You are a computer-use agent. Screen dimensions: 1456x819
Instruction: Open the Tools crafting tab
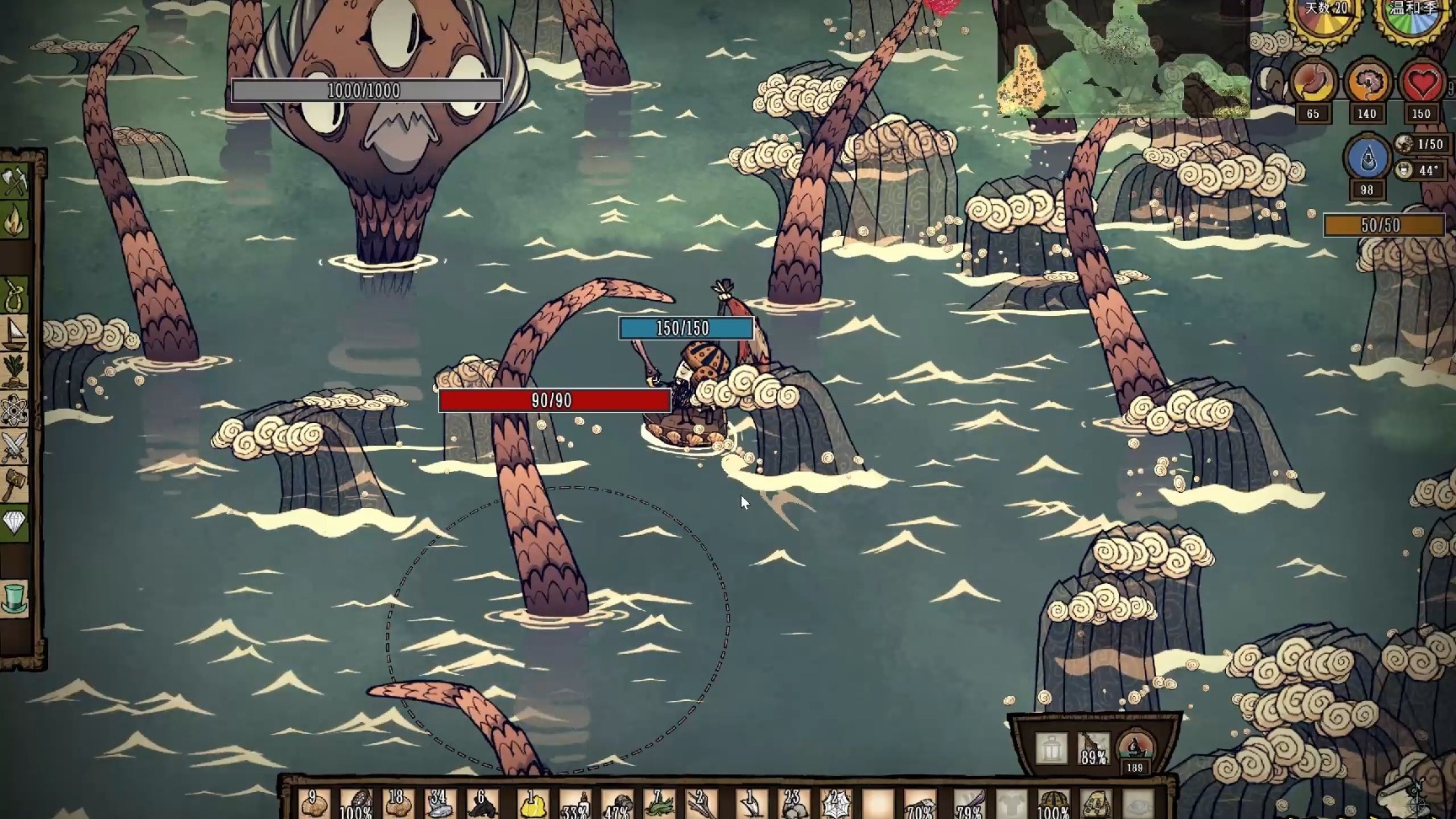tap(14, 181)
